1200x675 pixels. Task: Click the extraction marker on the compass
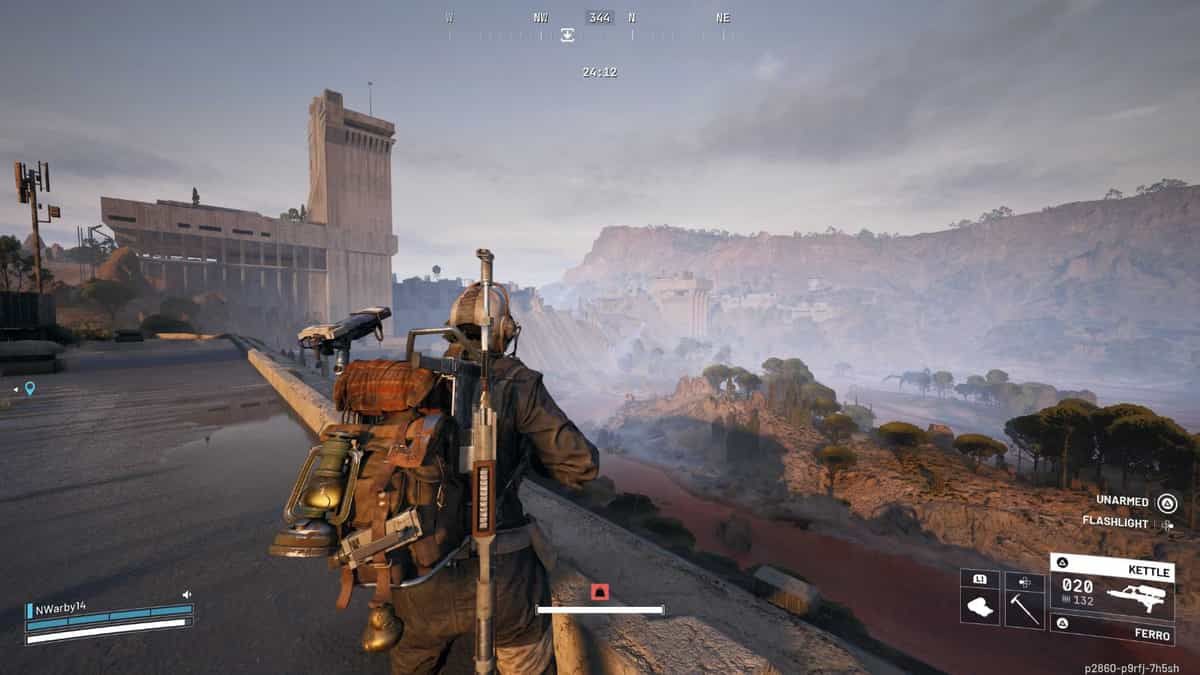point(567,35)
